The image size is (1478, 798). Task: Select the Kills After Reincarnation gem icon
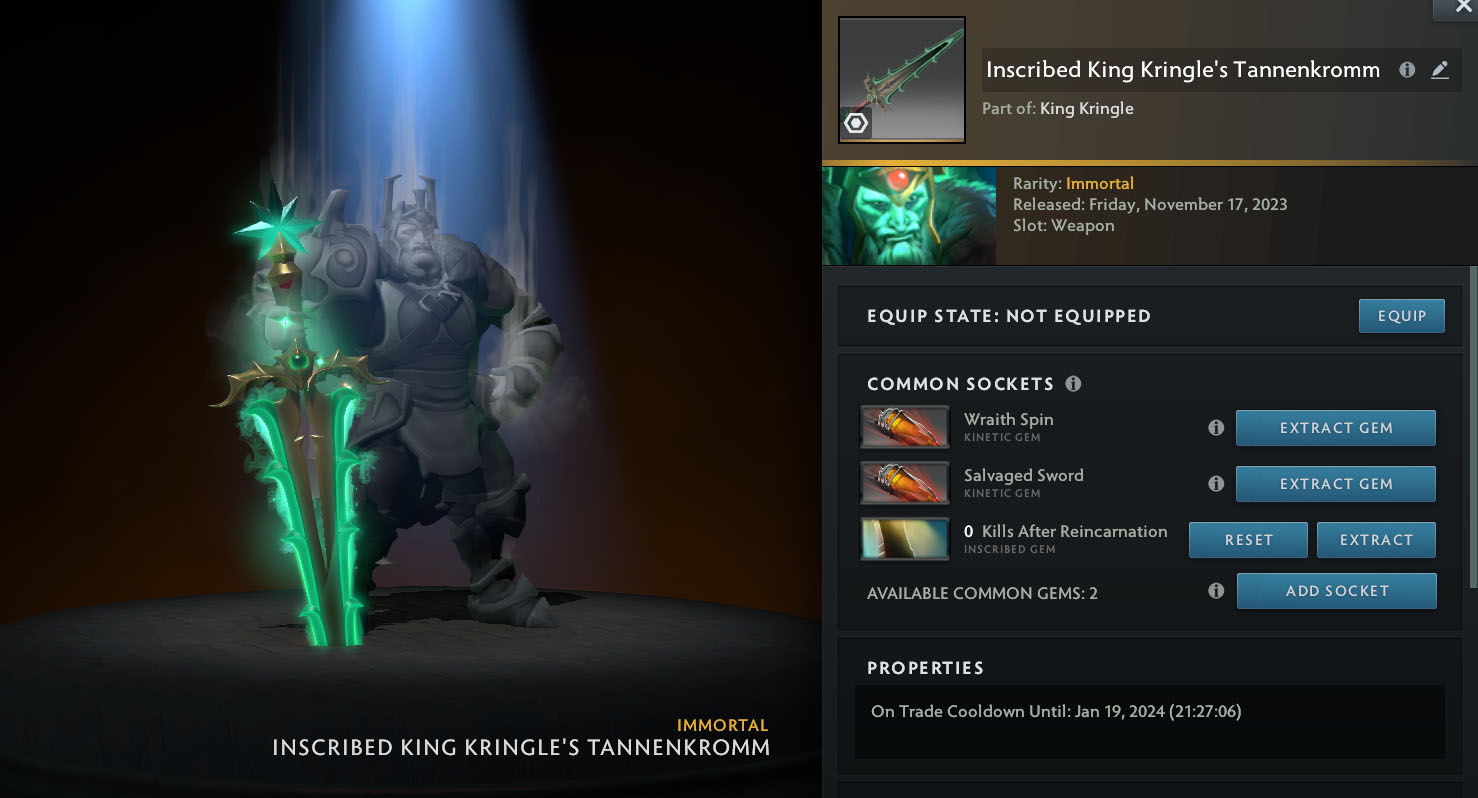(904, 539)
